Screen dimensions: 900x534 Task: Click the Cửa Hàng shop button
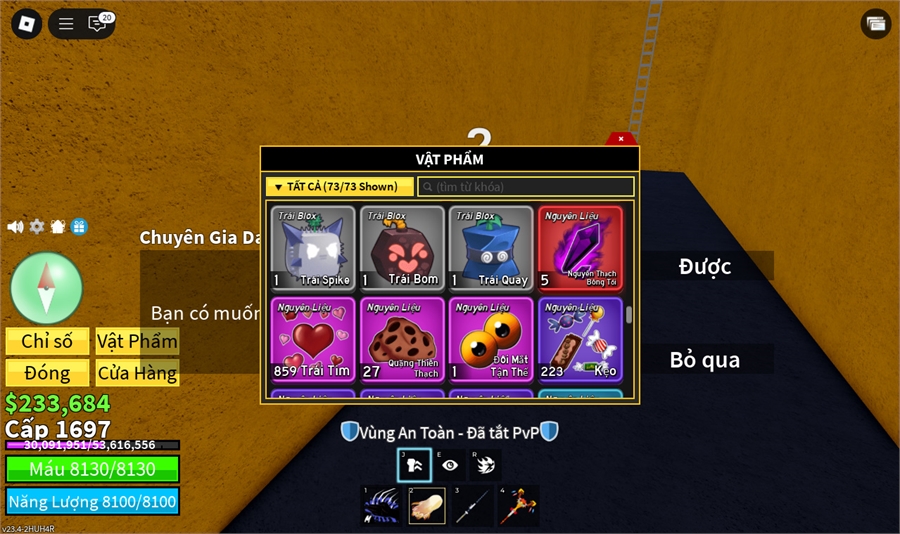coord(137,373)
